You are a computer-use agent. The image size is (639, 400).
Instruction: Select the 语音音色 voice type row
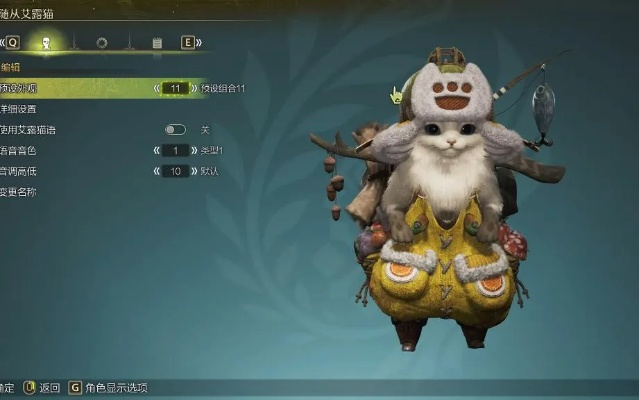click(18, 150)
